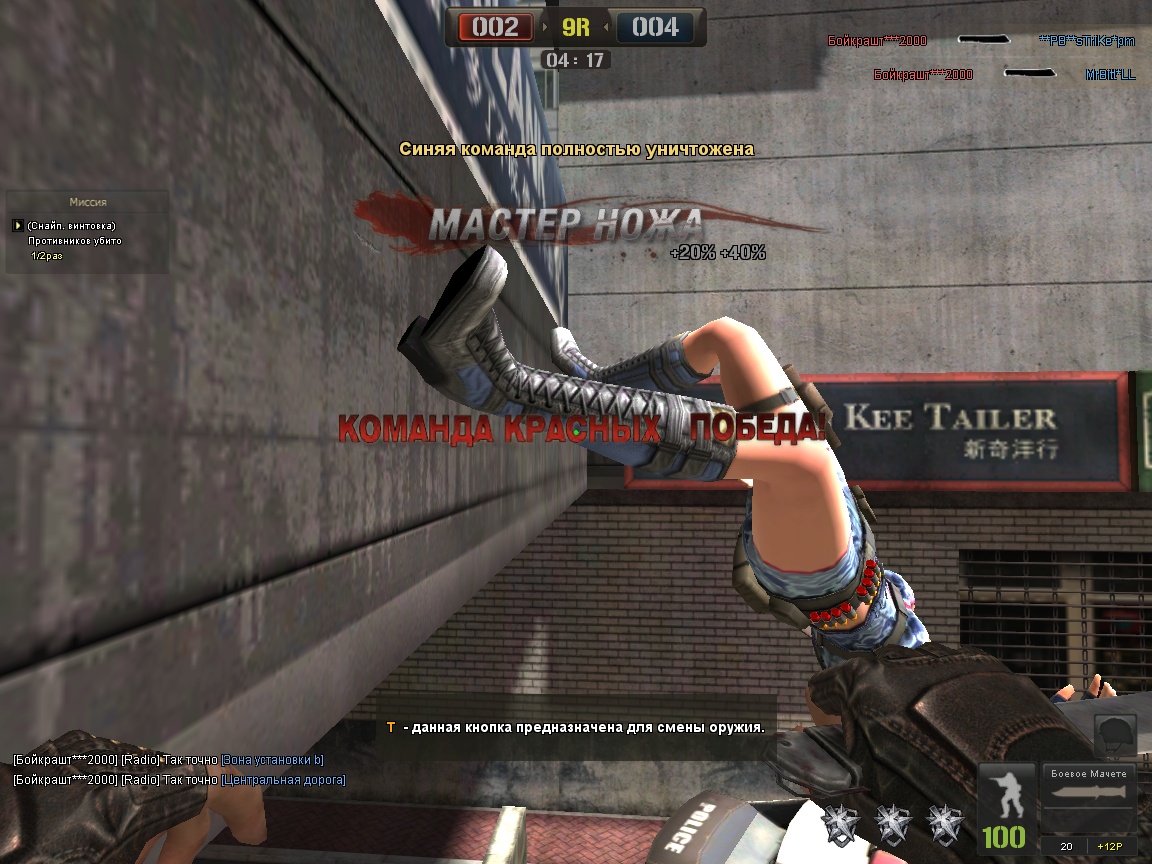
Task: Click the top kill feed entry
Action: [980, 41]
